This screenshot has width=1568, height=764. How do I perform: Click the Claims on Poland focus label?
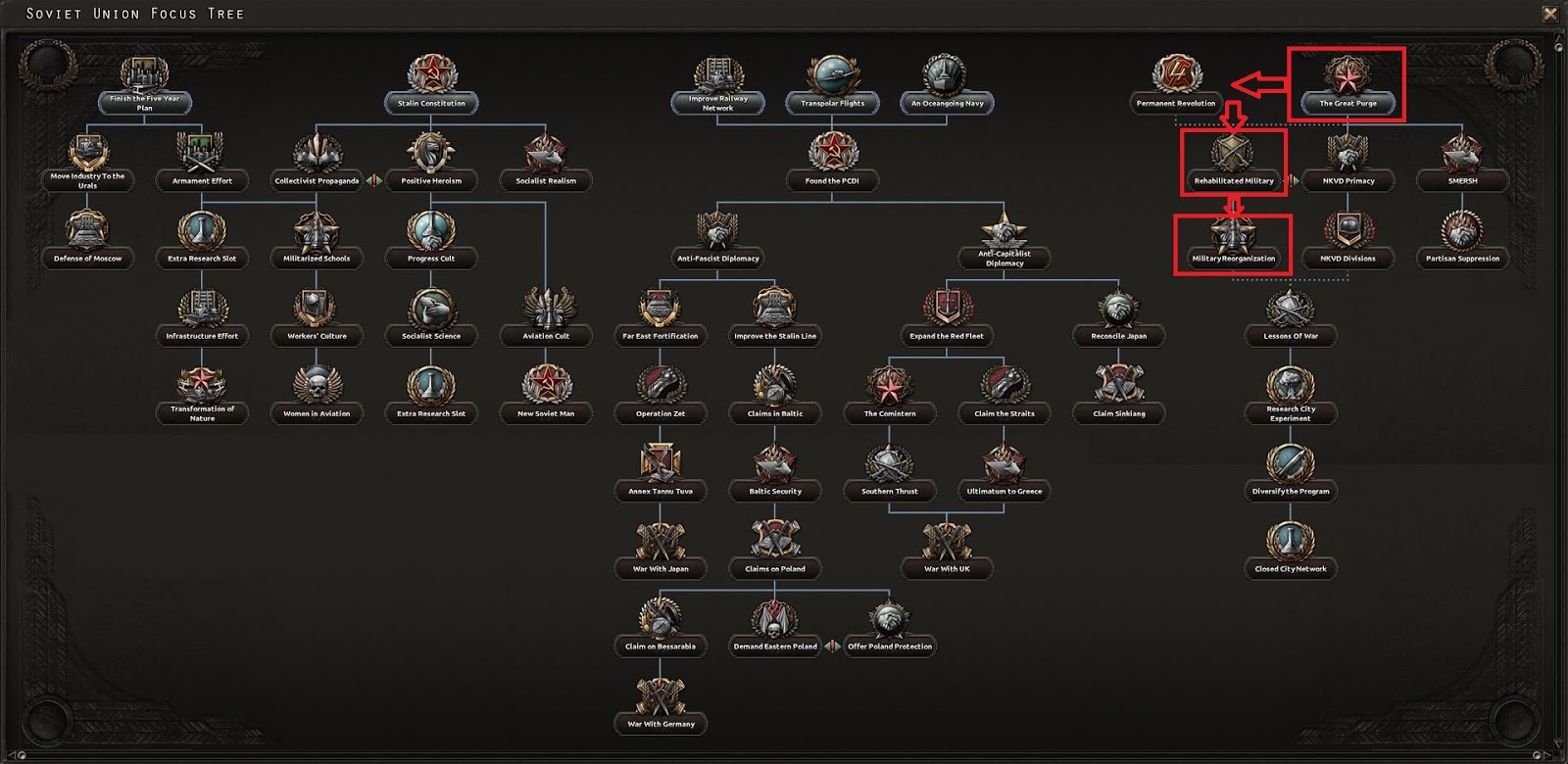775,568
